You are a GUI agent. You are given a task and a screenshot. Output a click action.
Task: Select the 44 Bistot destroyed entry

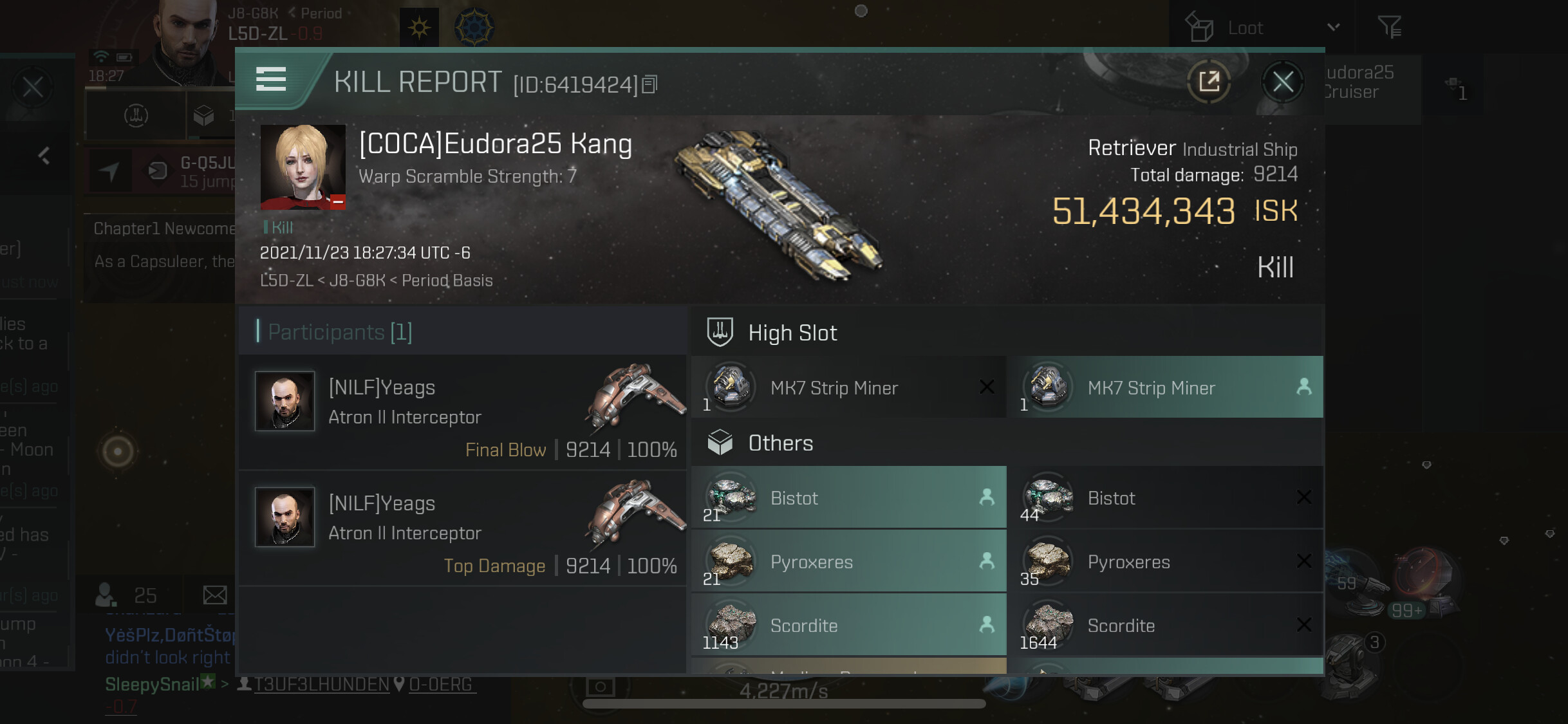(1165, 497)
